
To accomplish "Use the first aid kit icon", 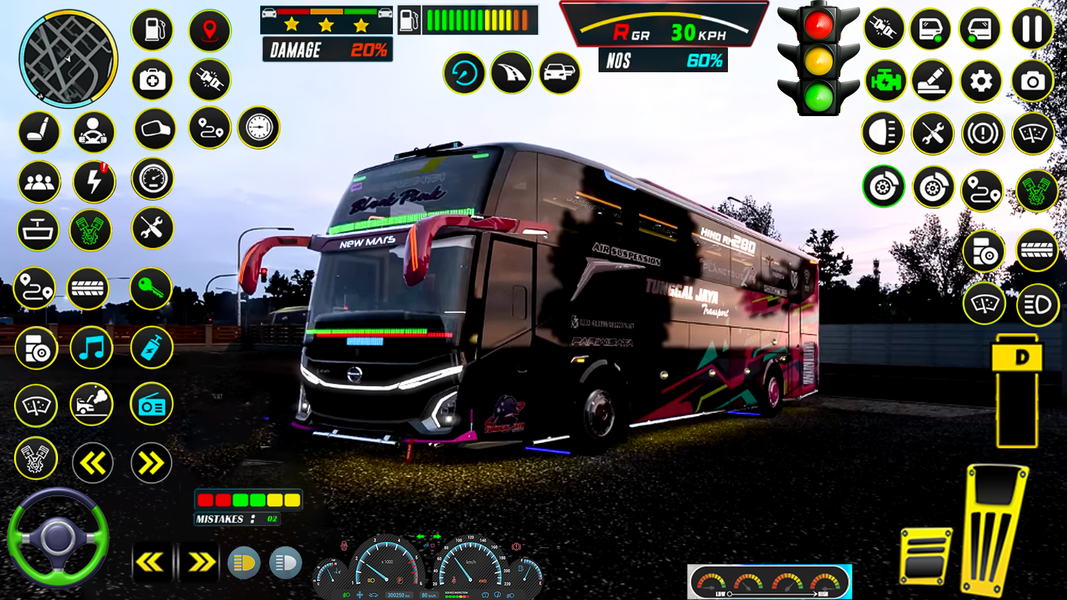I will [152, 80].
